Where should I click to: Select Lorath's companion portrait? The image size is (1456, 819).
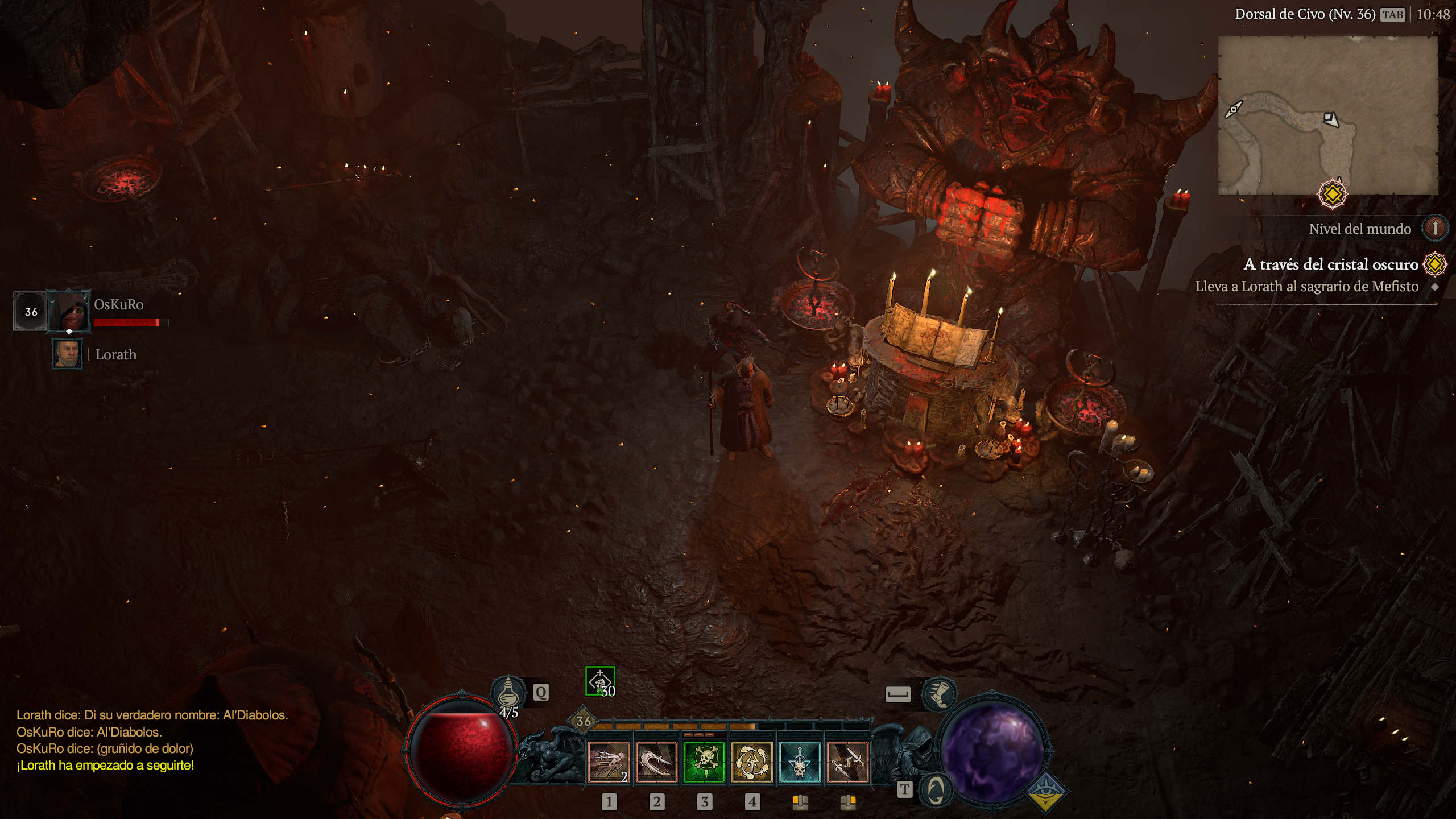tap(67, 354)
